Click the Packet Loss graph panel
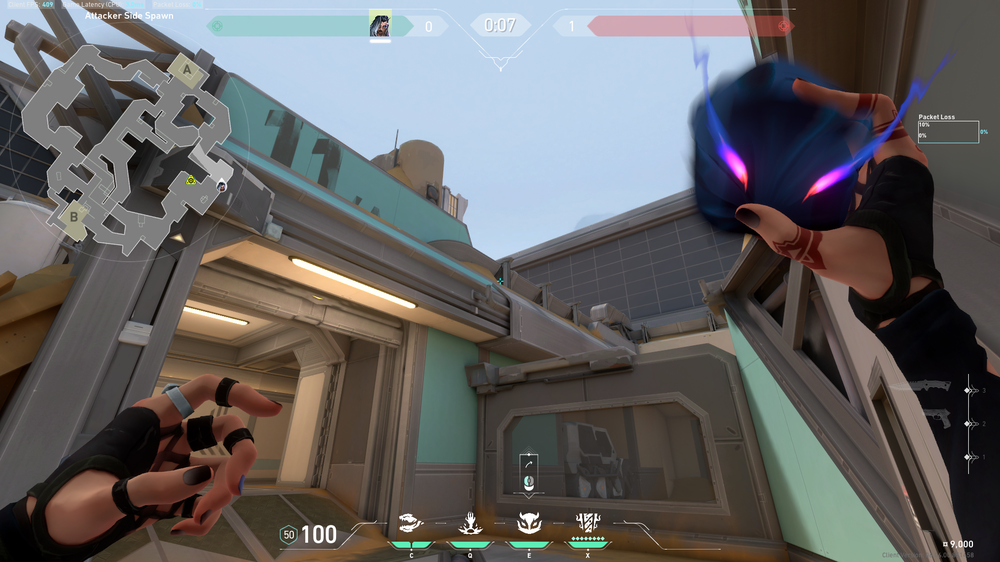This screenshot has height=562, width=1000. click(947, 132)
